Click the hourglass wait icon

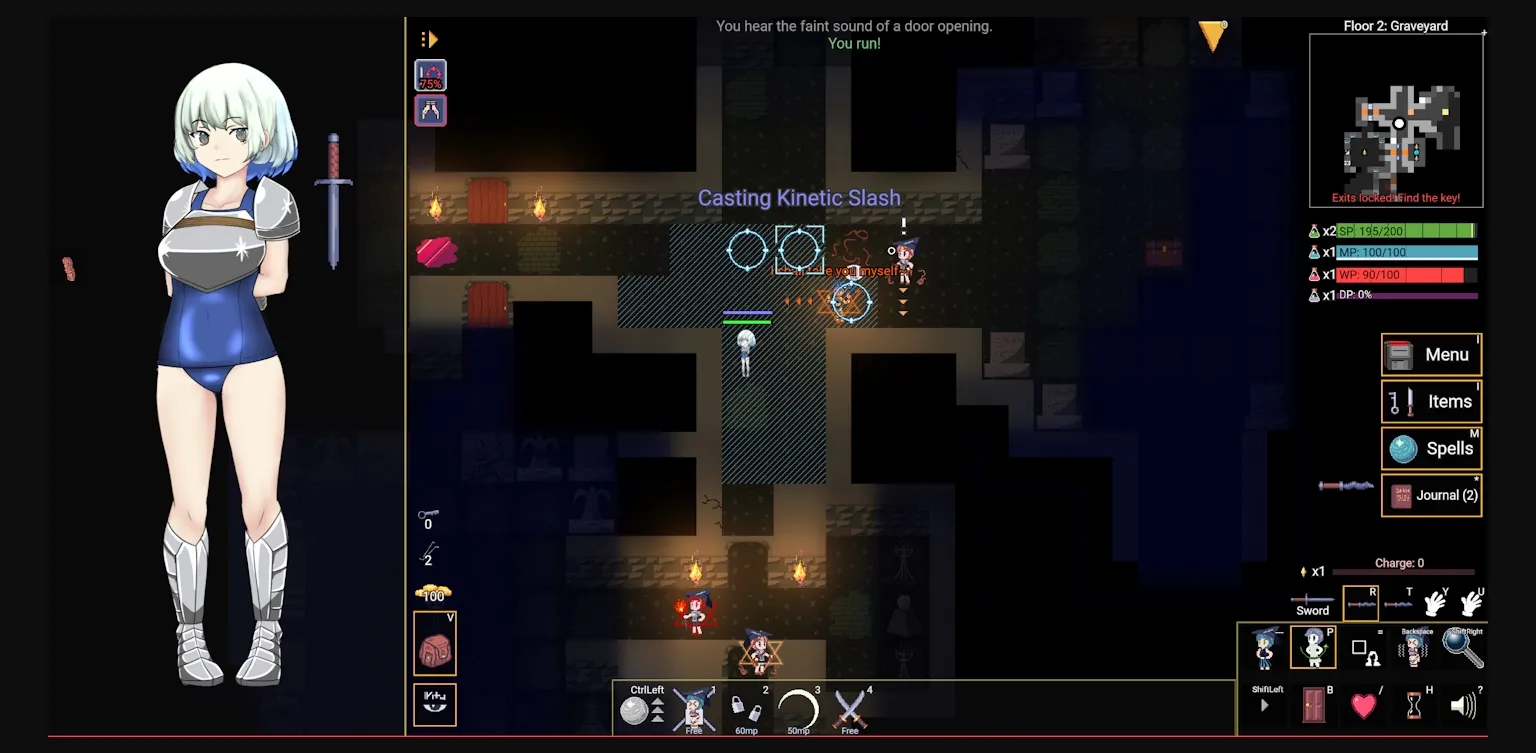1414,706
